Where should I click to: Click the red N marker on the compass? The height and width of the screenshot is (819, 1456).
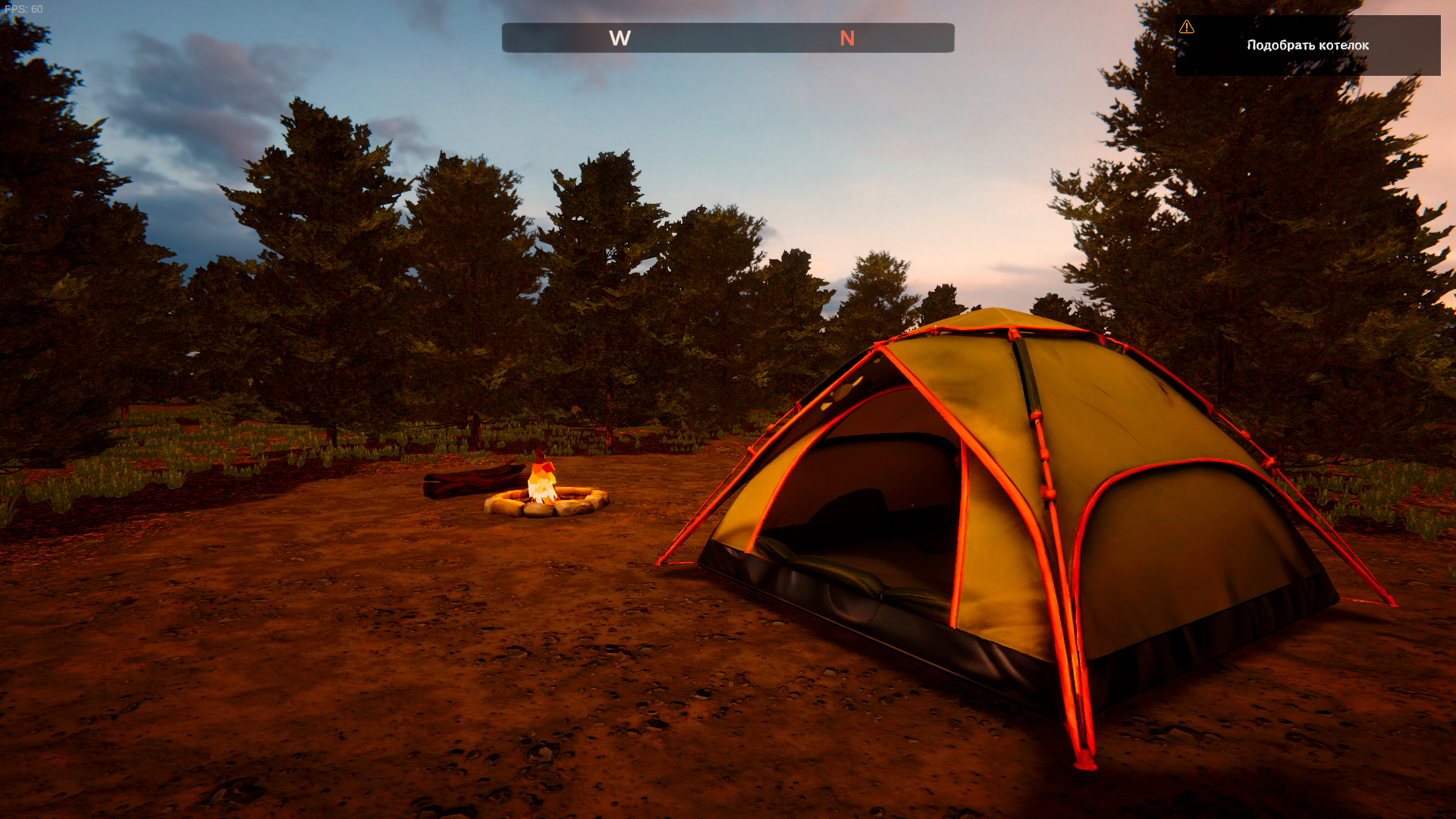click(847, 39)
